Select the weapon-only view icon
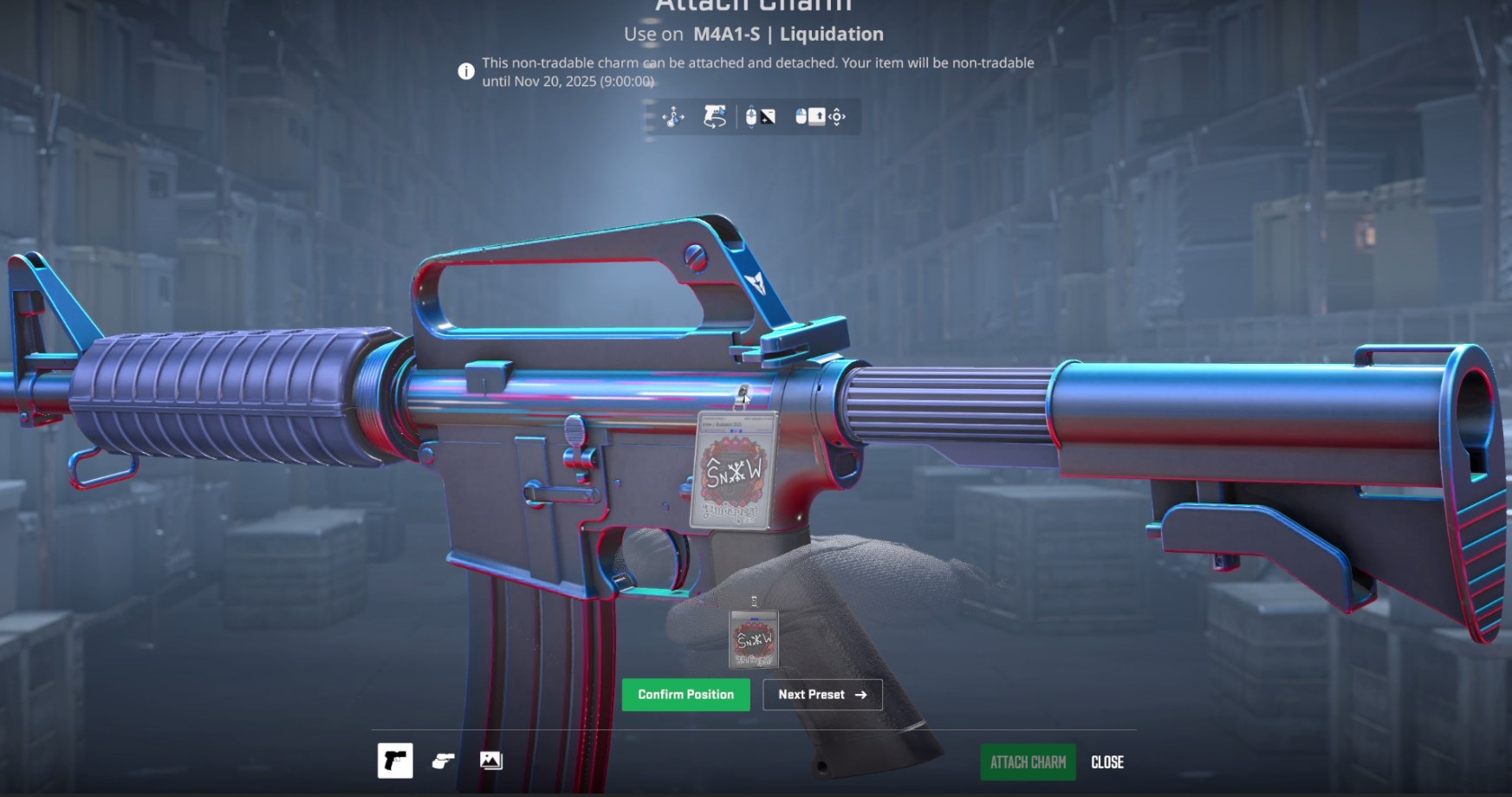This screenshot has width=1512, height=797. [395, 761]
